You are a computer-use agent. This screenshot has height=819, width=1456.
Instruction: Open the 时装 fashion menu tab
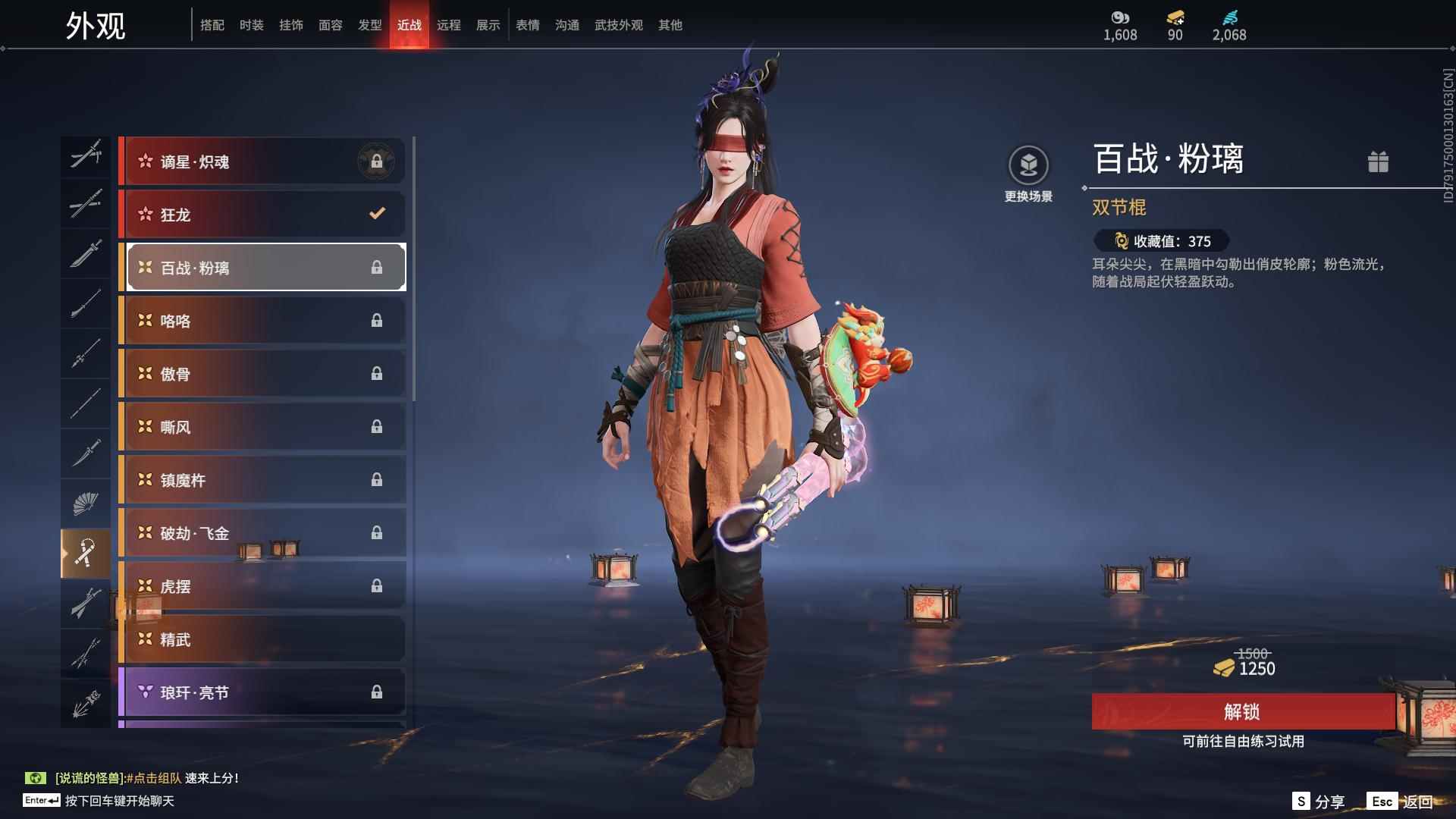pos(252,24)
